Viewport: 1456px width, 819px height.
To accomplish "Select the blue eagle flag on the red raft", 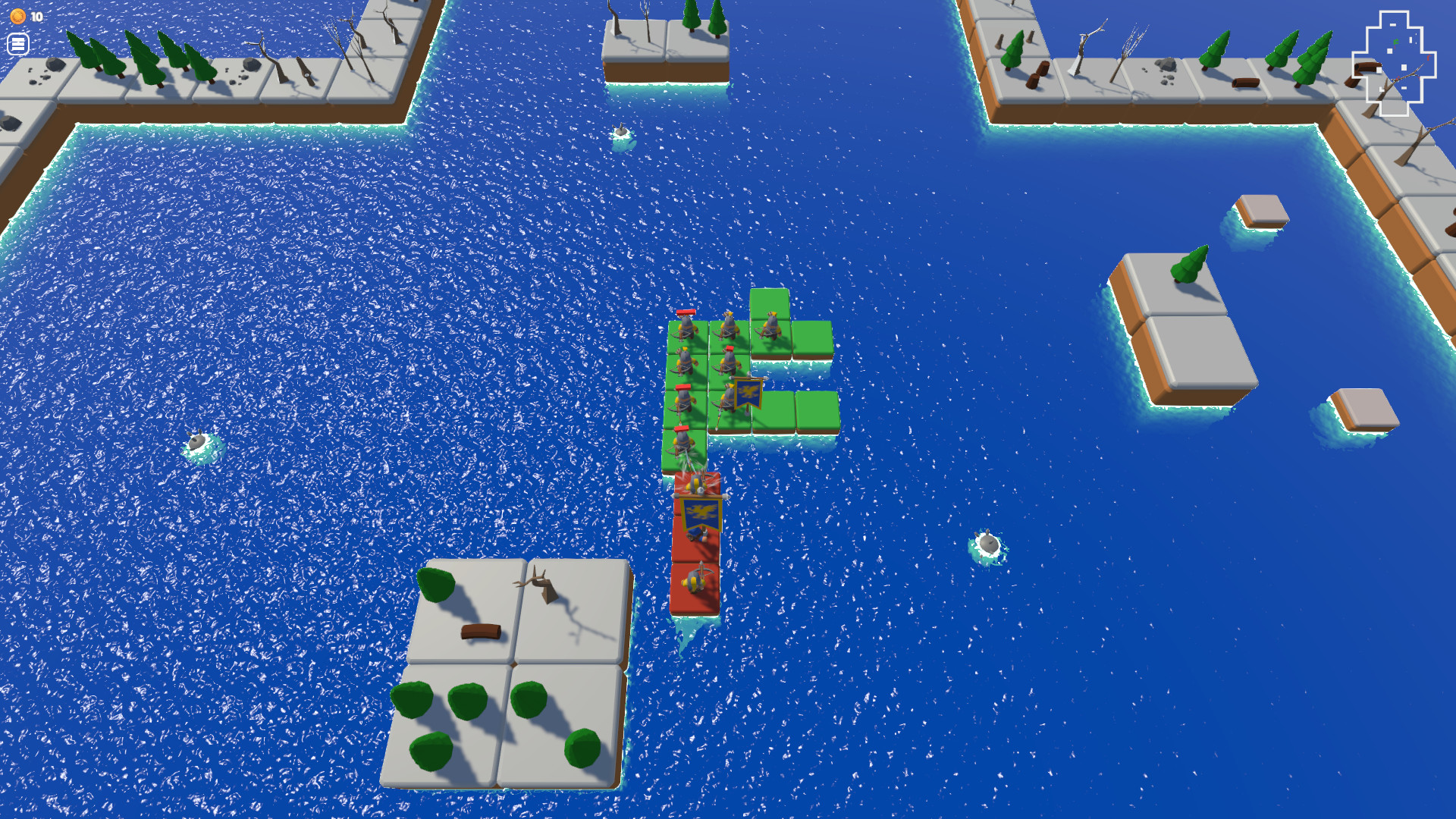I will (702, 513).
